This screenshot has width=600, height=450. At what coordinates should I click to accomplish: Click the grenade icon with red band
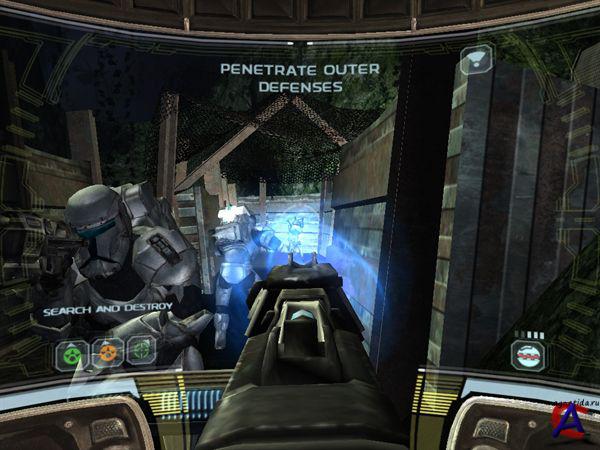528,354
